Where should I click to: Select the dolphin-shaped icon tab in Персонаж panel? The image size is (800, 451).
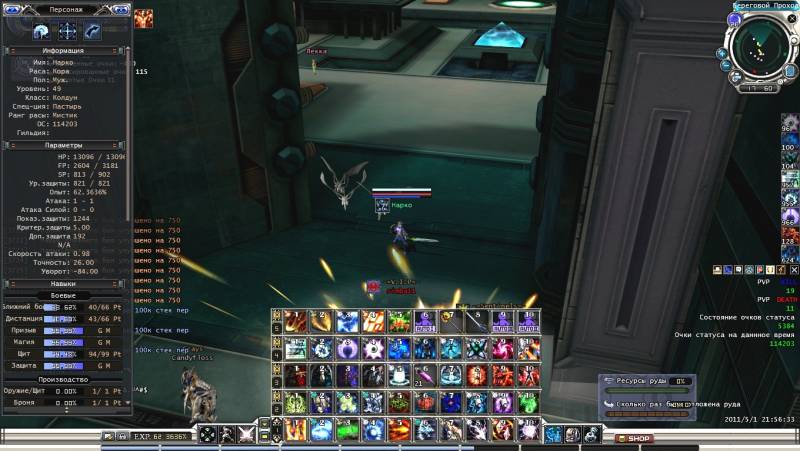click(93, 31)
